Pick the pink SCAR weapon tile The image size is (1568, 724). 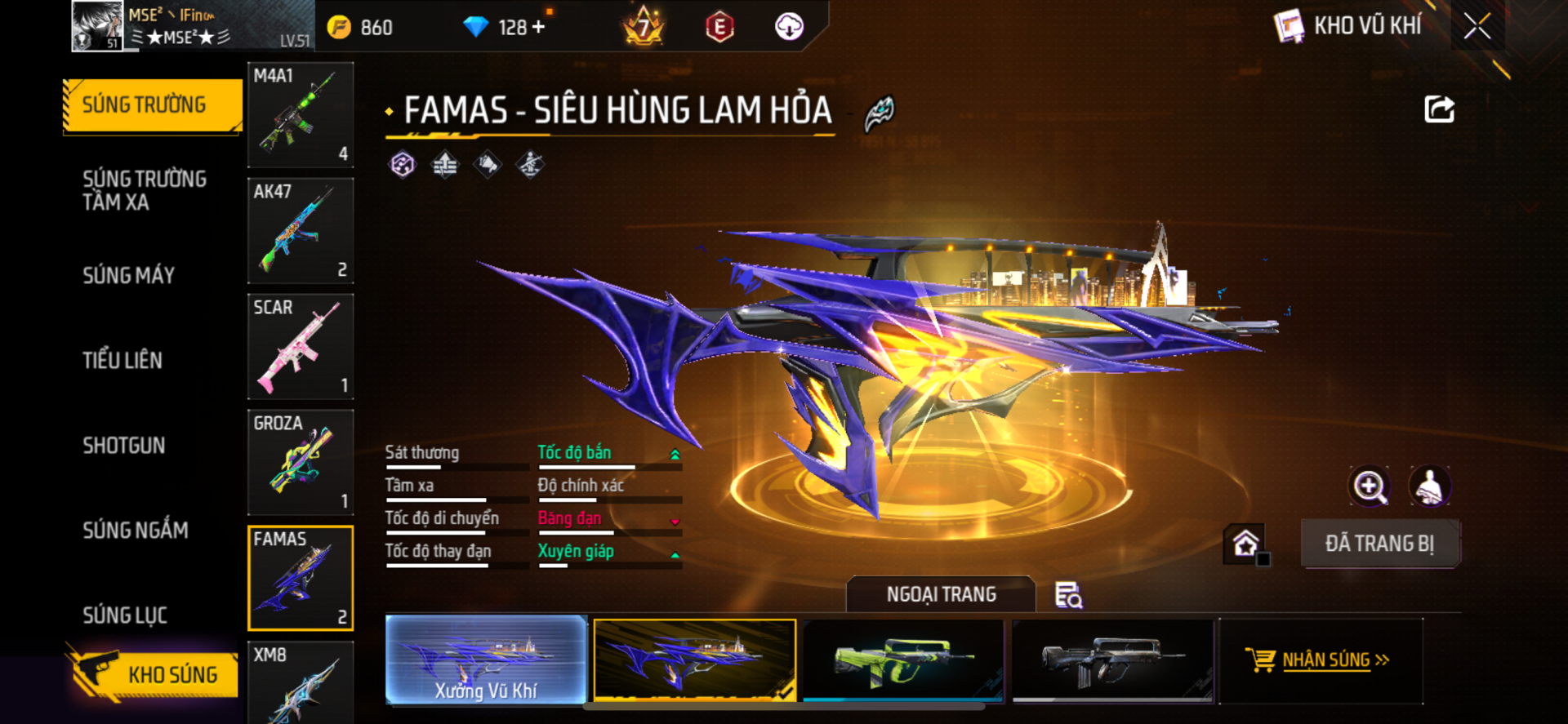[301, 347]
